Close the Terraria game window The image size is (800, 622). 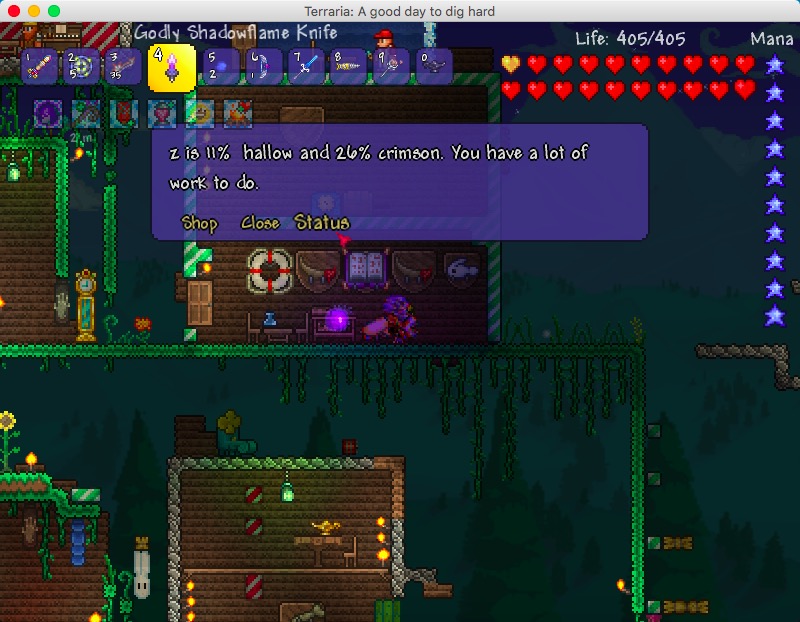coord(14,10)
